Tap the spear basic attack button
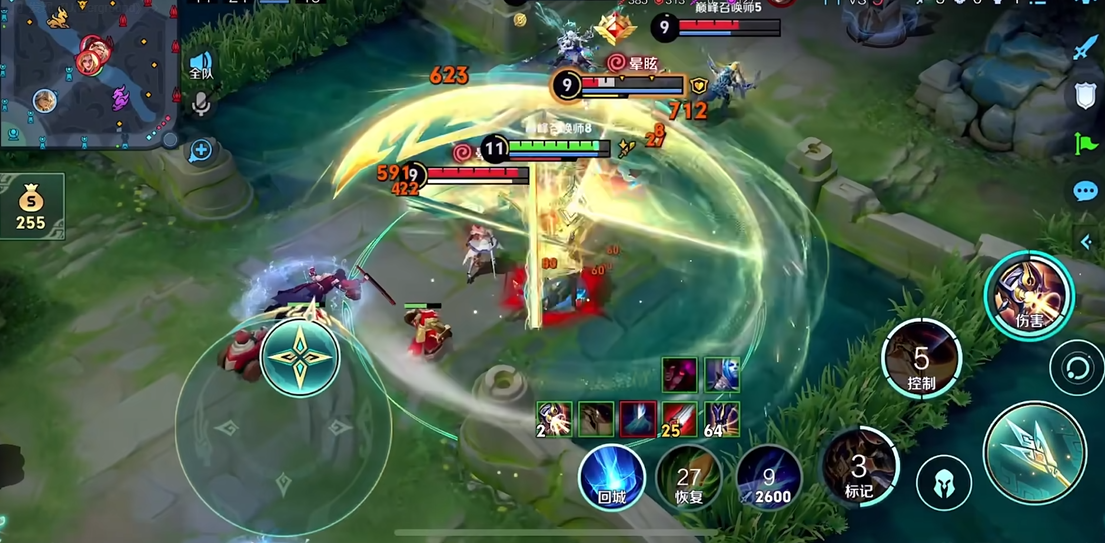Screen dimensions: 1105x543 1034,453
